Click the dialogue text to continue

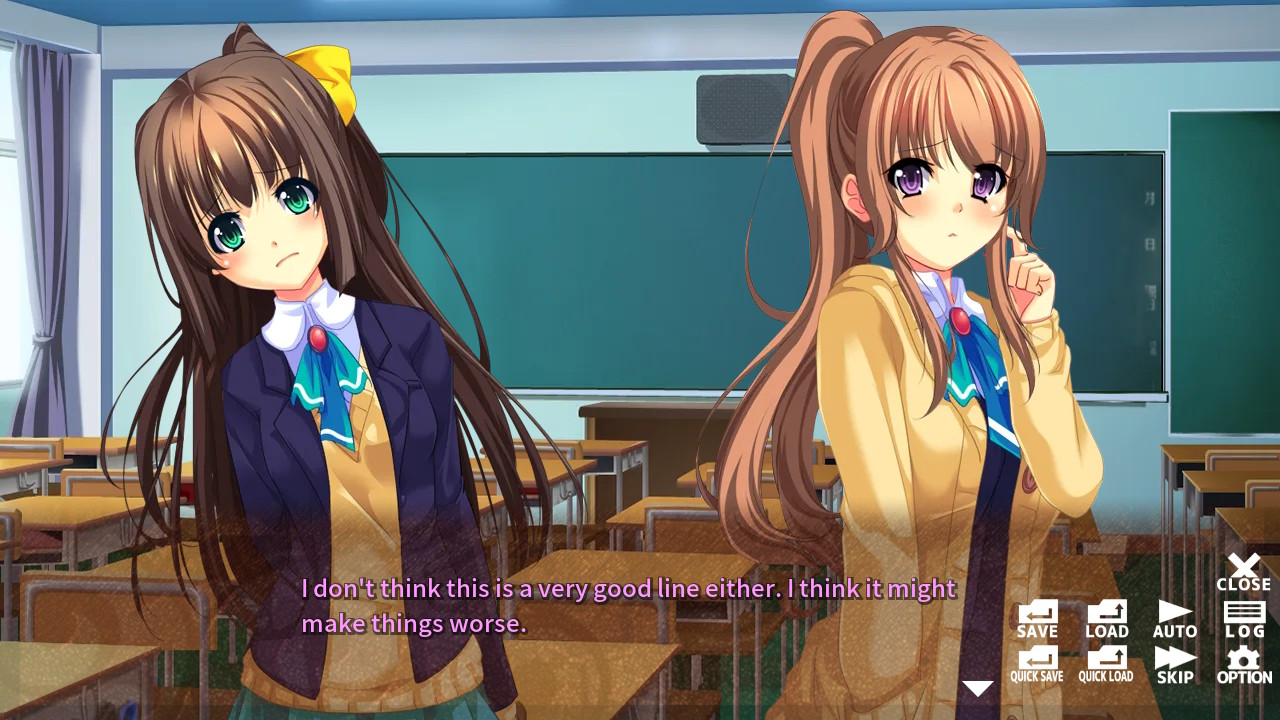pyautogui.click(x=628, y=605)
